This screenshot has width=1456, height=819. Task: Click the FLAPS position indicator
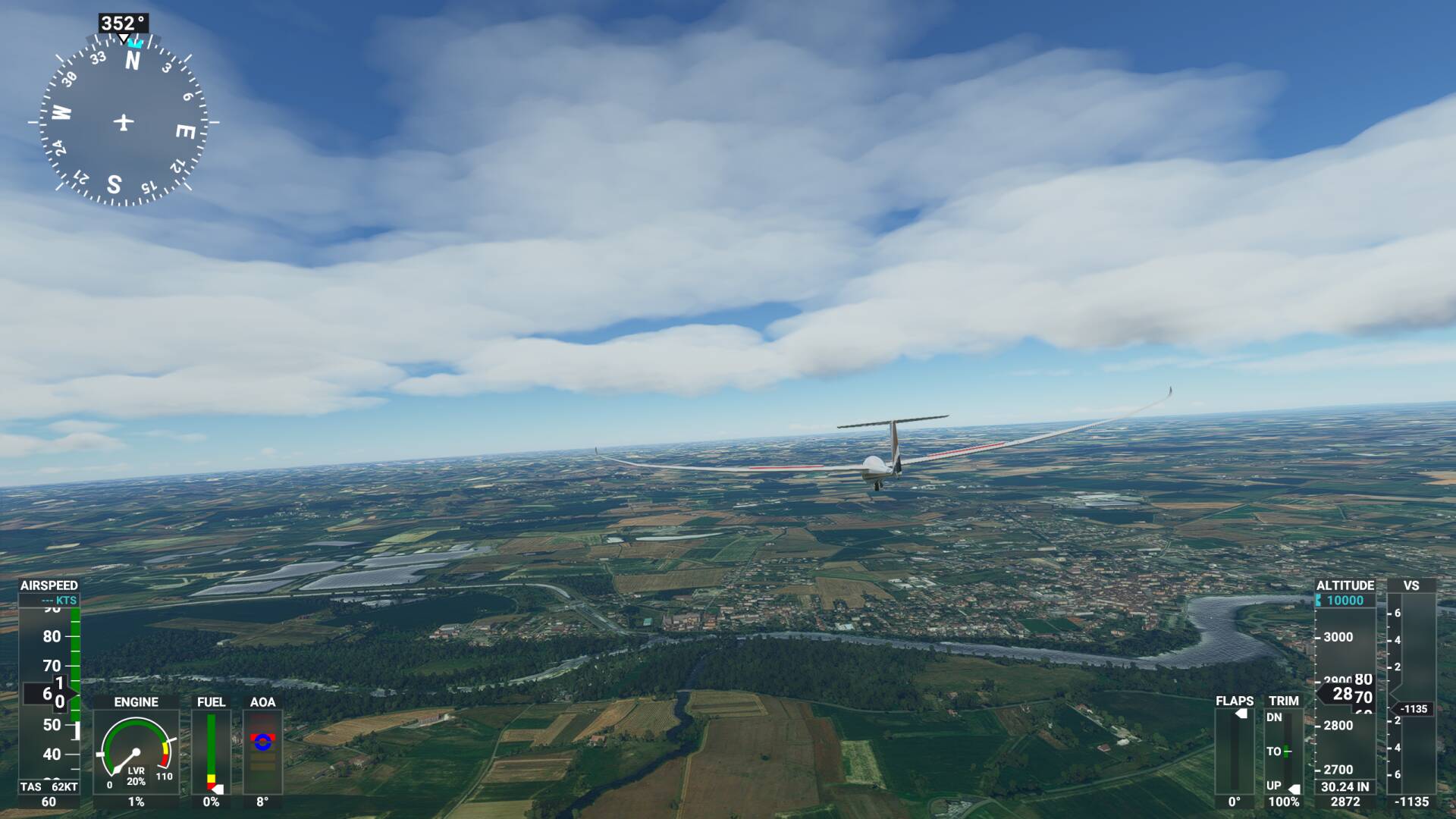click(x=1236, y=751)
